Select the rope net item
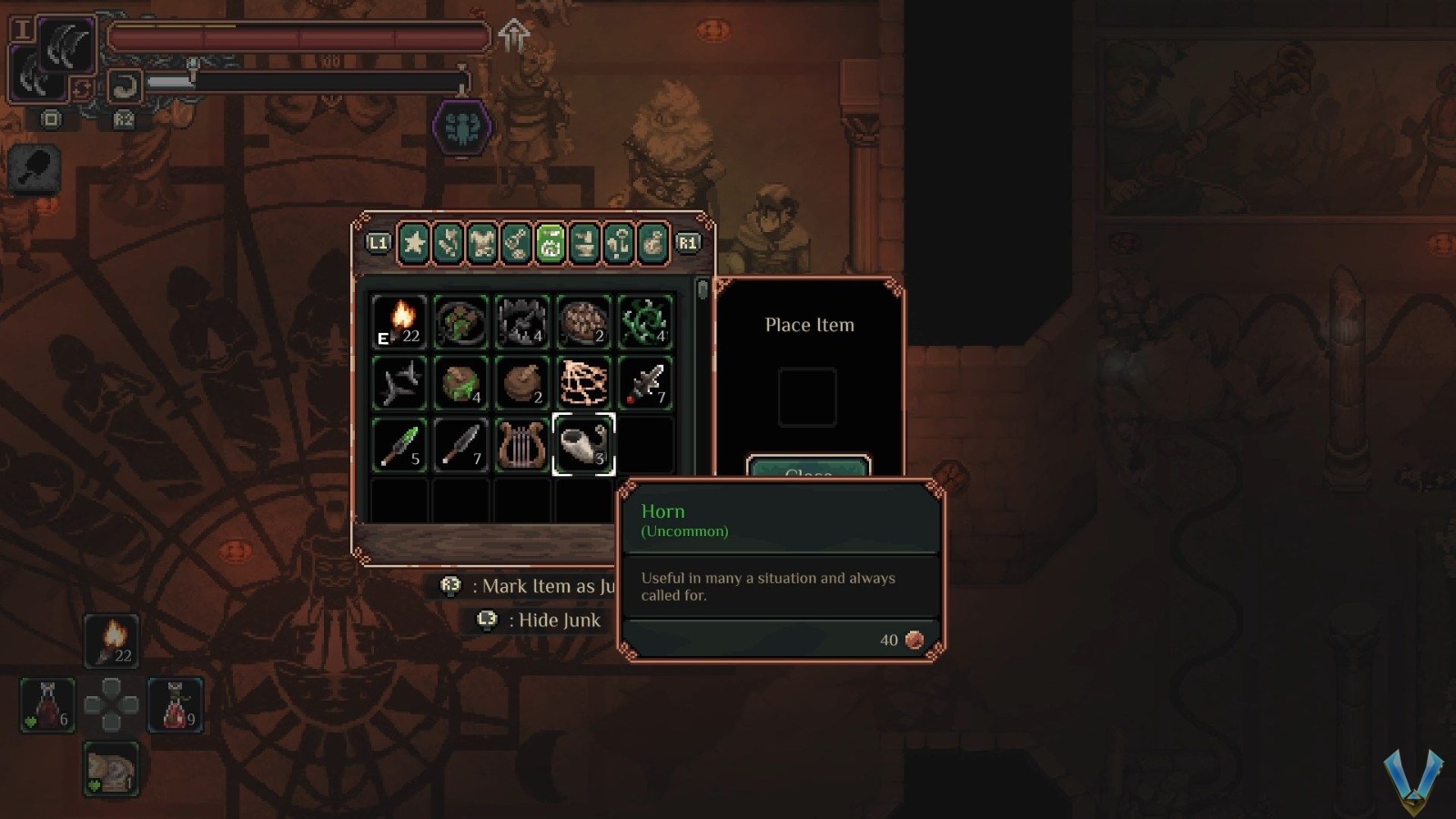 click(583, 382)
